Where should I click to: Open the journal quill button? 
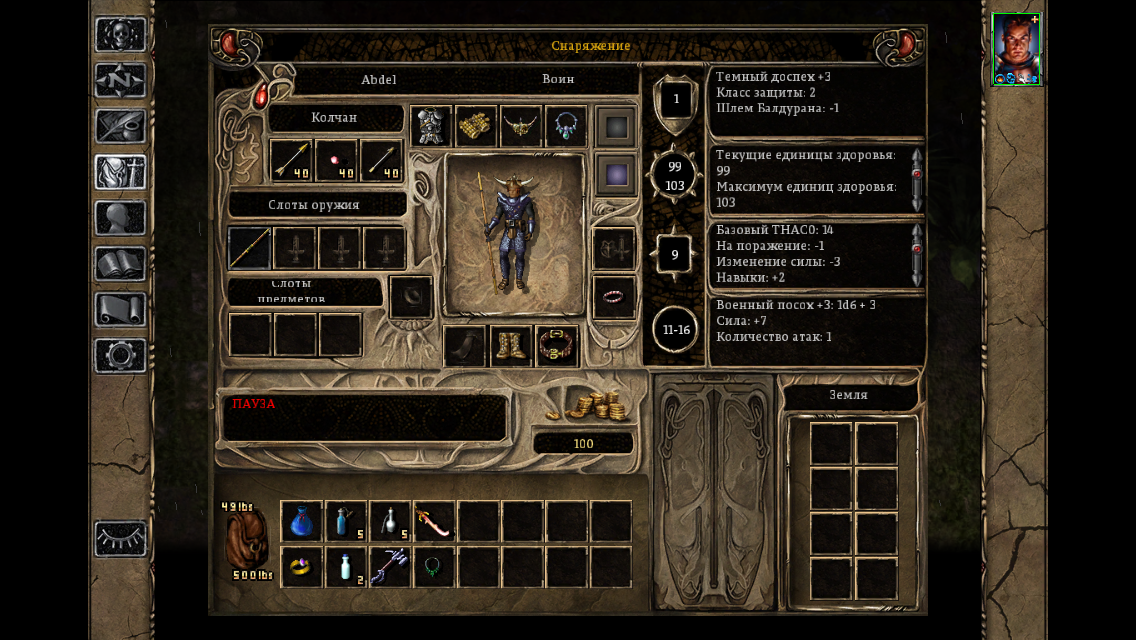121,127
